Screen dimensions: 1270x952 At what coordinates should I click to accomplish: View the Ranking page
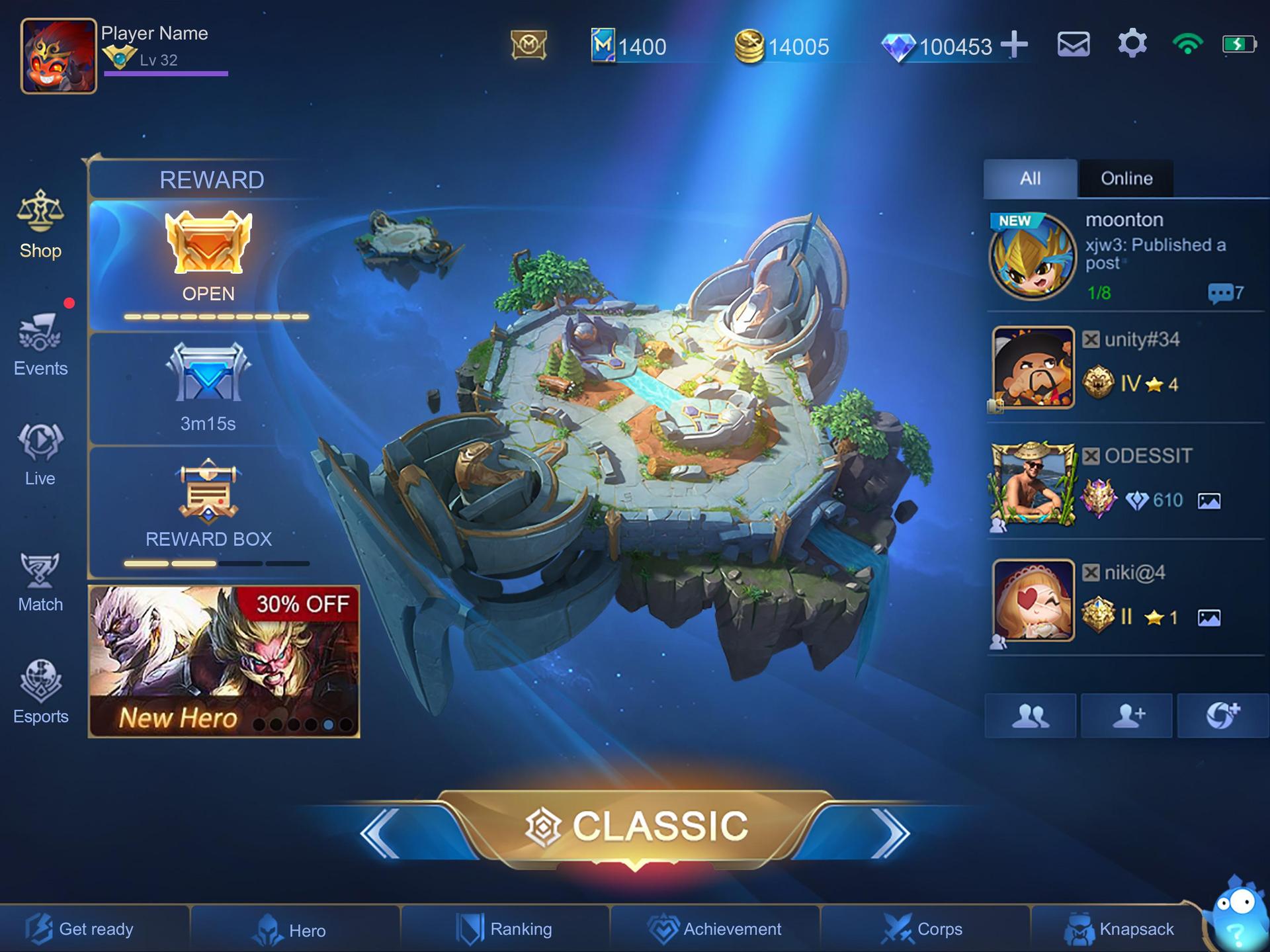(504, 930)
